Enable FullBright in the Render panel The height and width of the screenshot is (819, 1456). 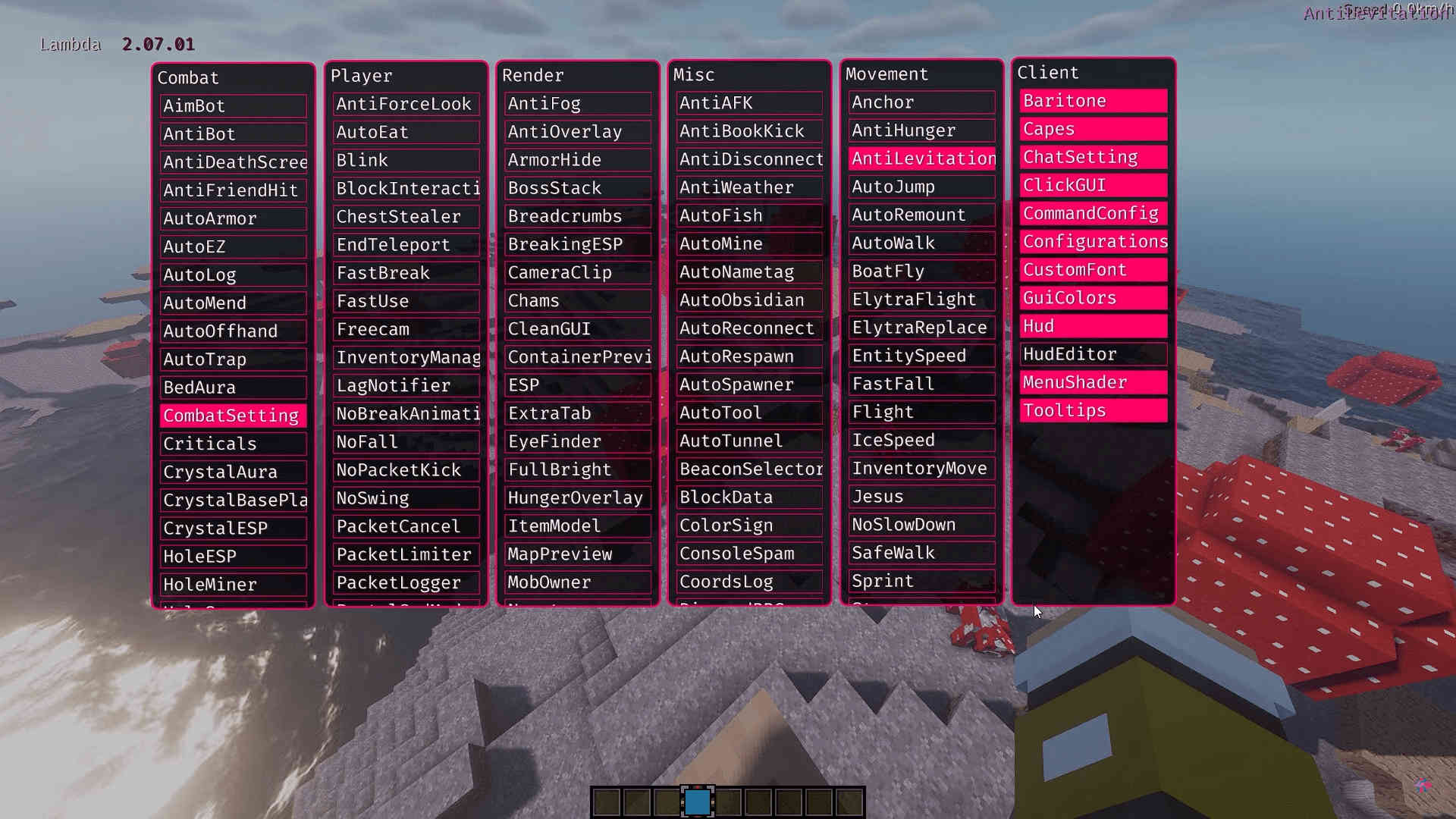577,469
